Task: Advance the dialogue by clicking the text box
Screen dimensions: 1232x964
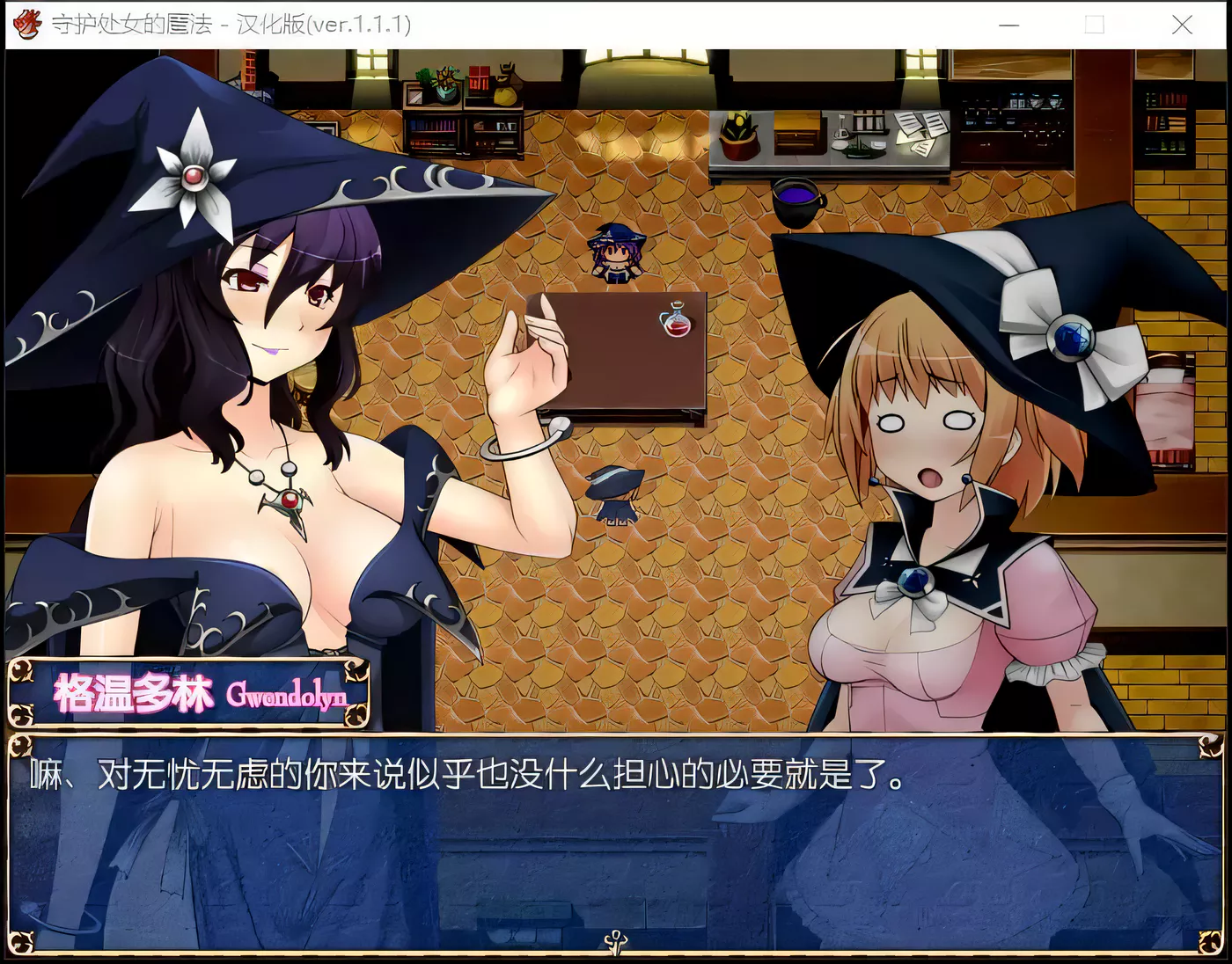Action: tap(616, 844)
